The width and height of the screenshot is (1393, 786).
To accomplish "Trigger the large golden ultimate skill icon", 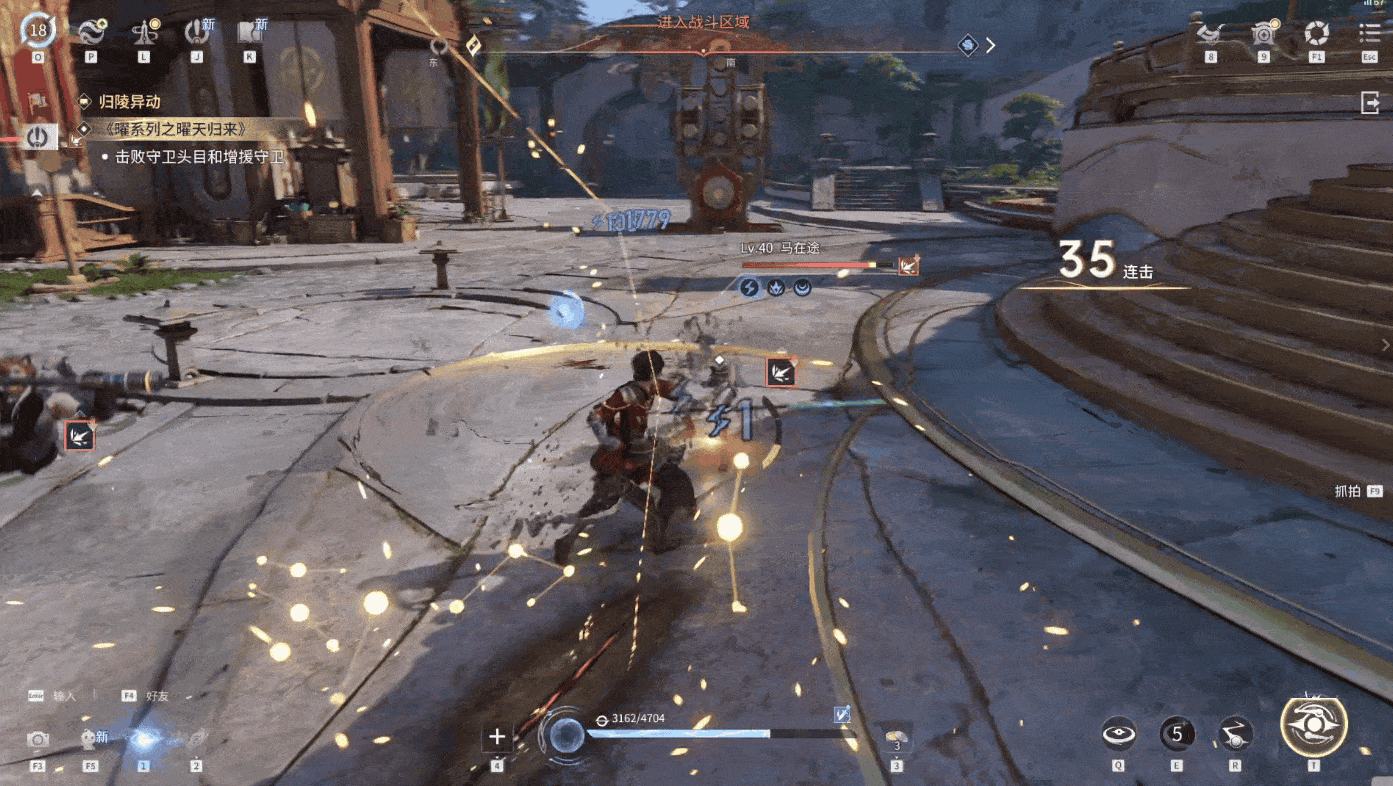I will pyautogui.click(x=1314, y=726).
